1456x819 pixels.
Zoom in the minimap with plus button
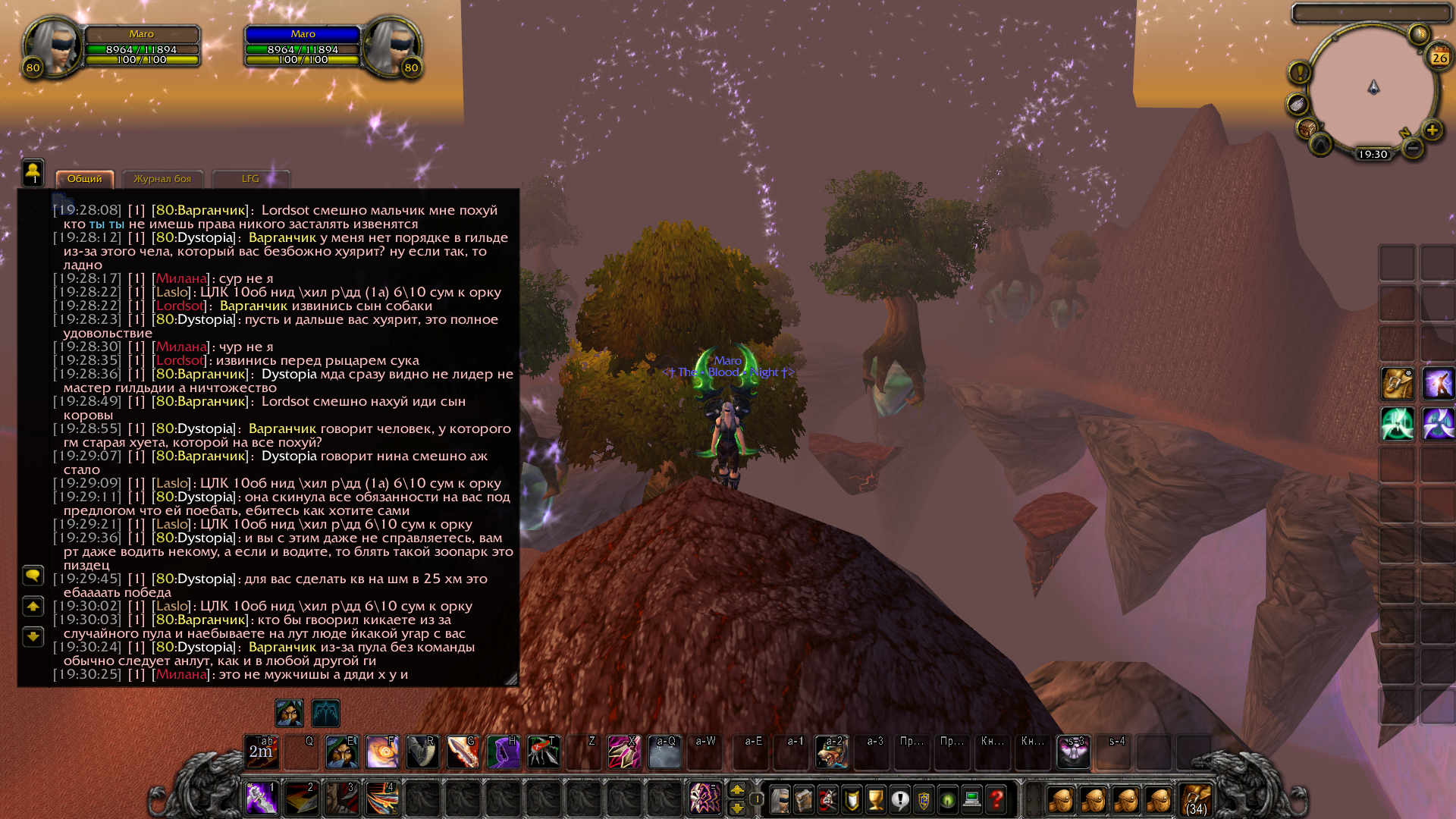(x=1432, y=130)
